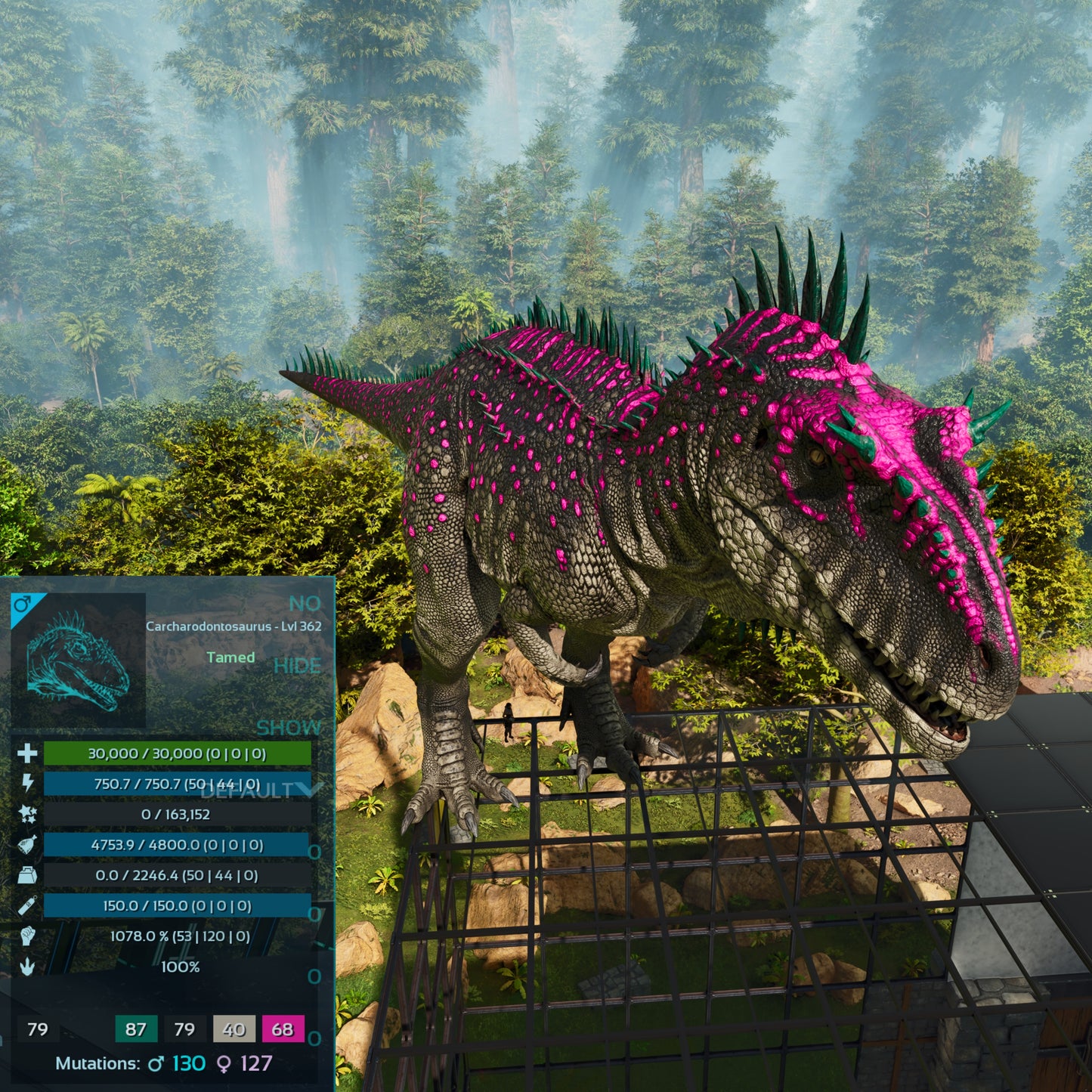Viewport: 1092px width, 1092px height.
Task: Choose the pink color swatch 68
Action: tap(283, 1029)
